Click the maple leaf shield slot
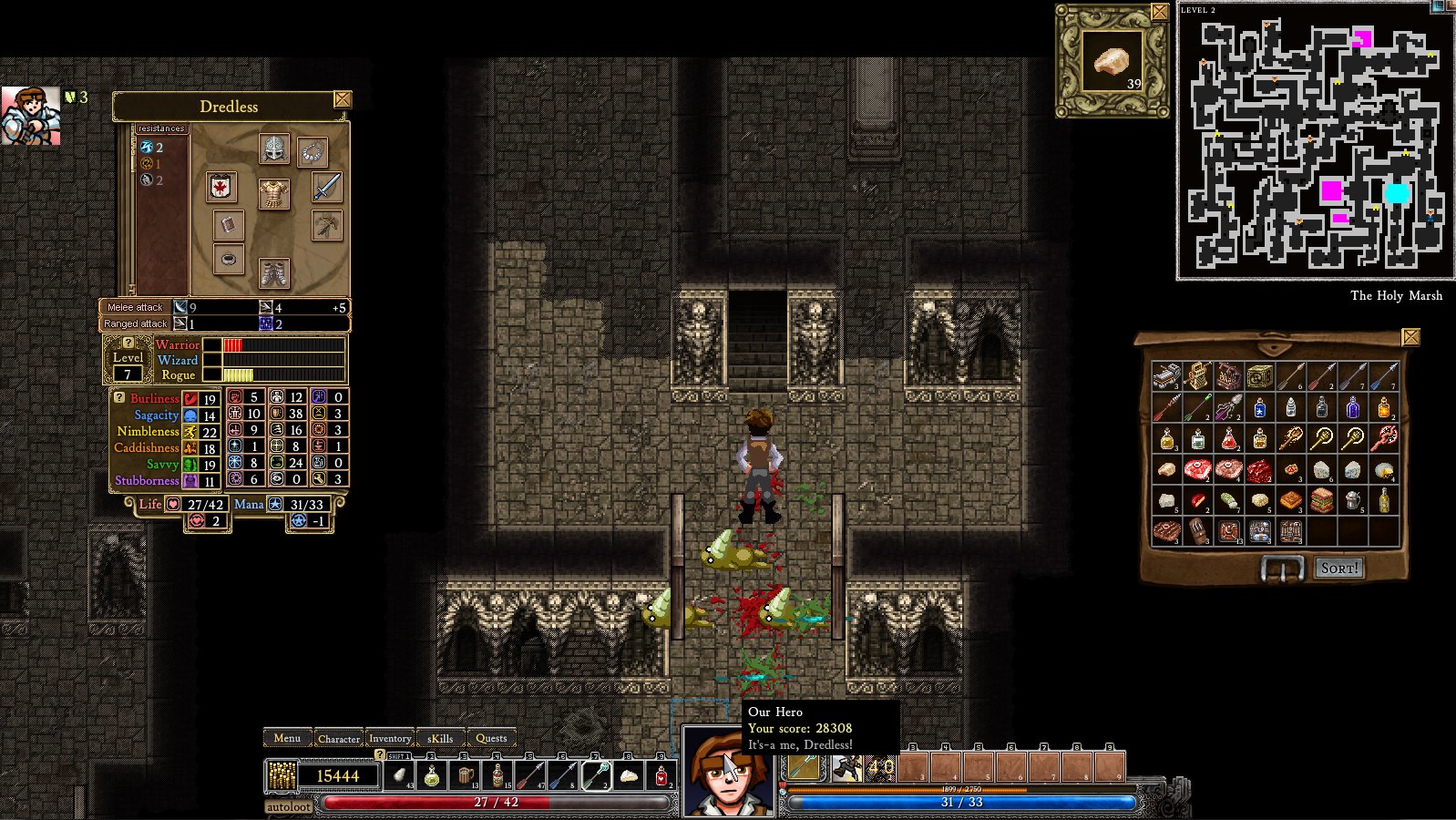 tap(220, 187)
